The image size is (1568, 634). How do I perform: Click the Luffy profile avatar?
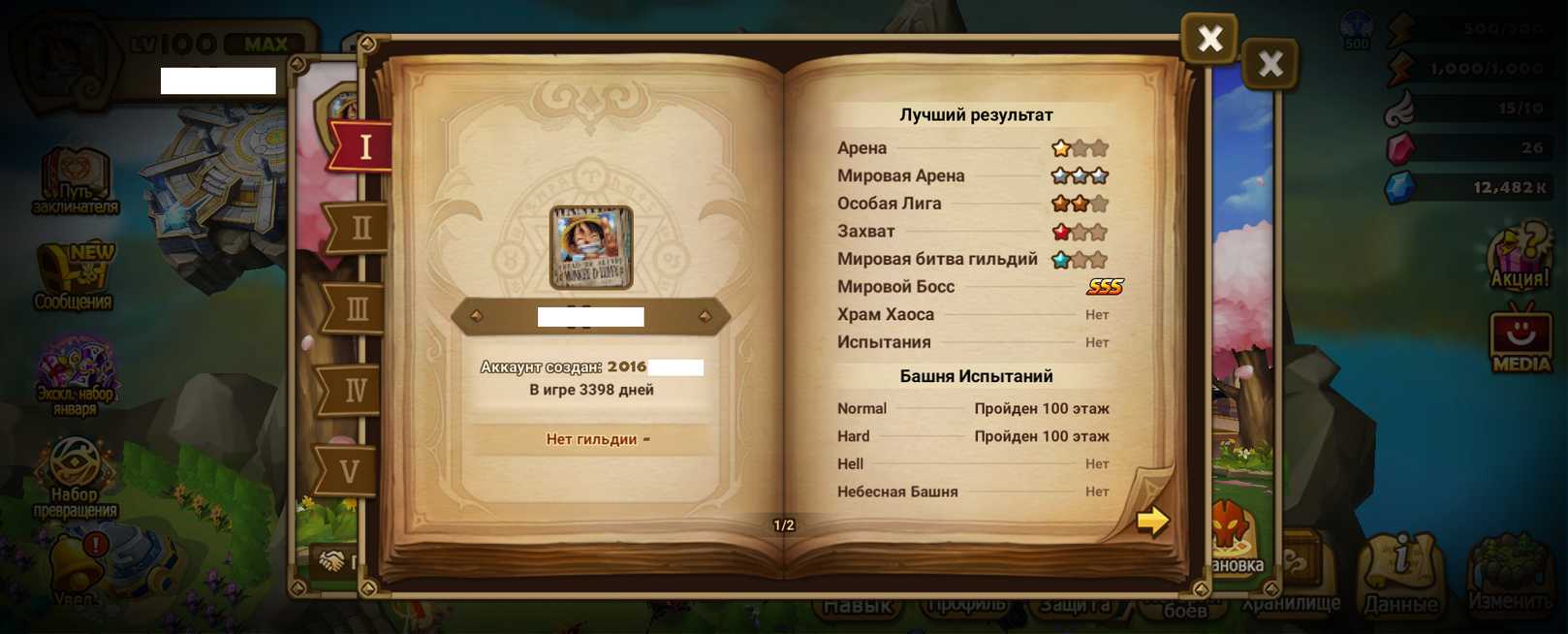pyautogui.click(x=591, y=247)
